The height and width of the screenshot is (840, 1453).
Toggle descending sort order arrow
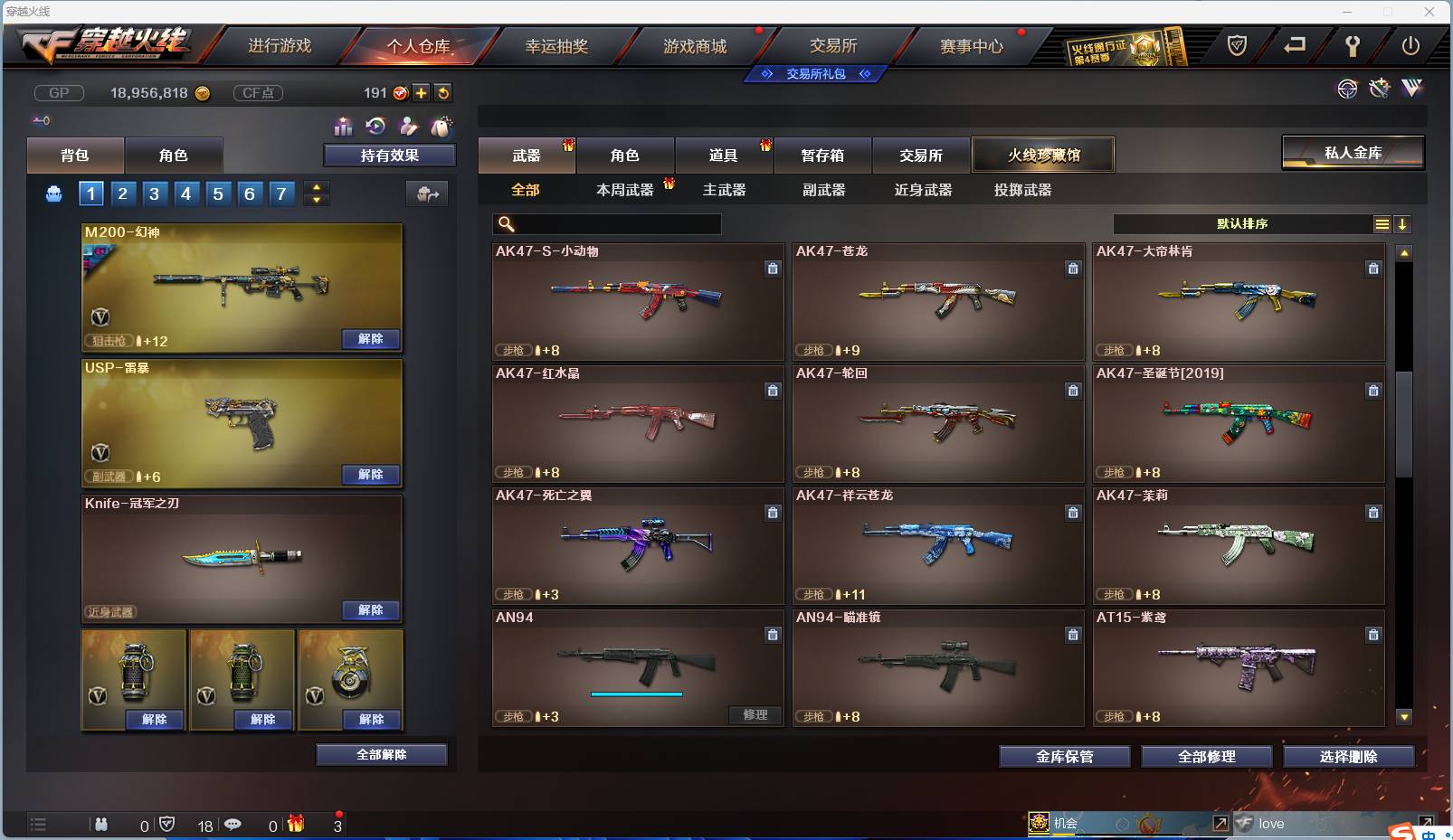tap(1403, 223)
